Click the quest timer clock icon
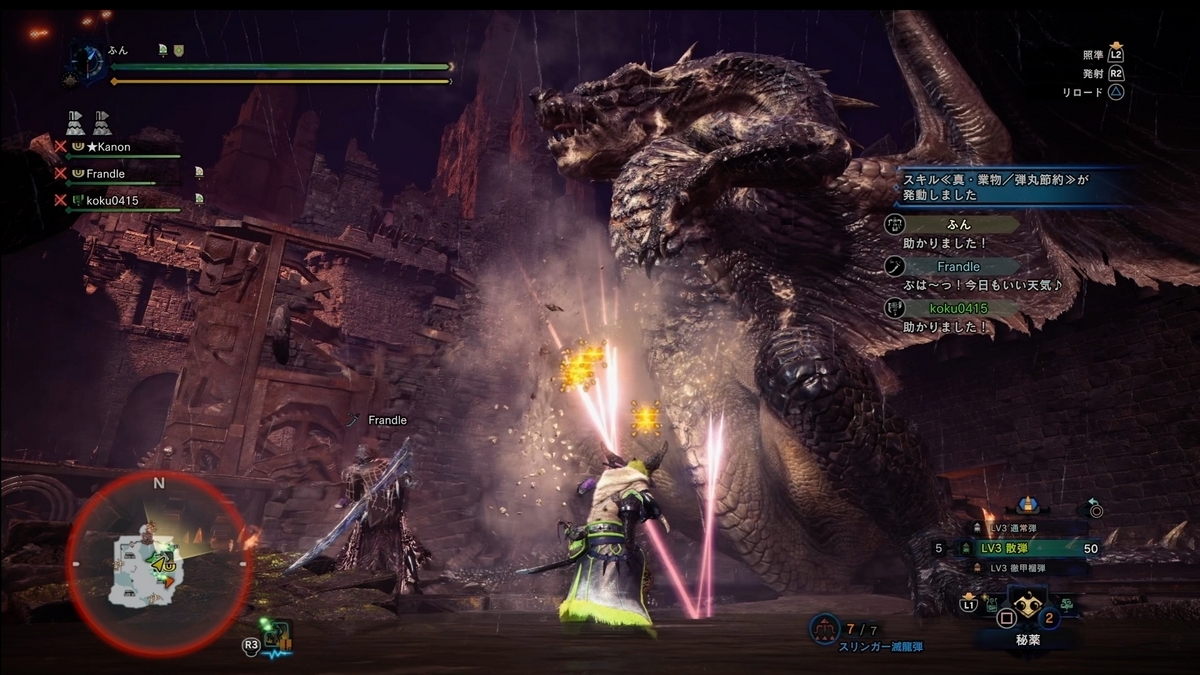Viewport: 1200px width, 675px height. pos(89,62)
